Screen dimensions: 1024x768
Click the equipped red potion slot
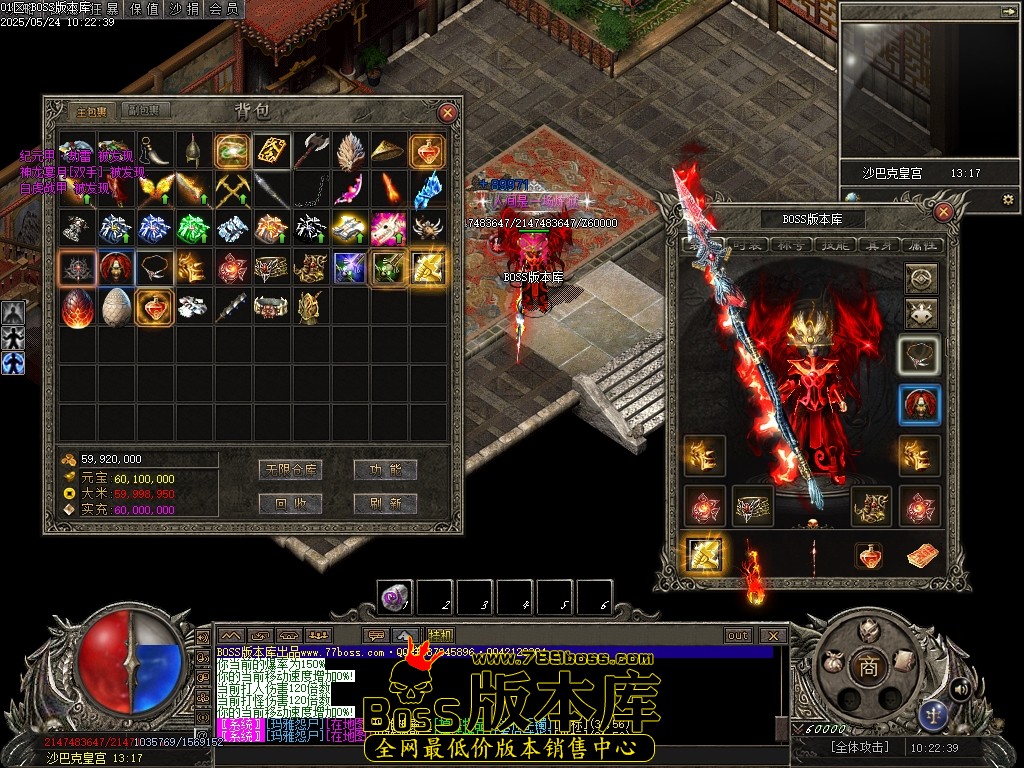point(869,556)
